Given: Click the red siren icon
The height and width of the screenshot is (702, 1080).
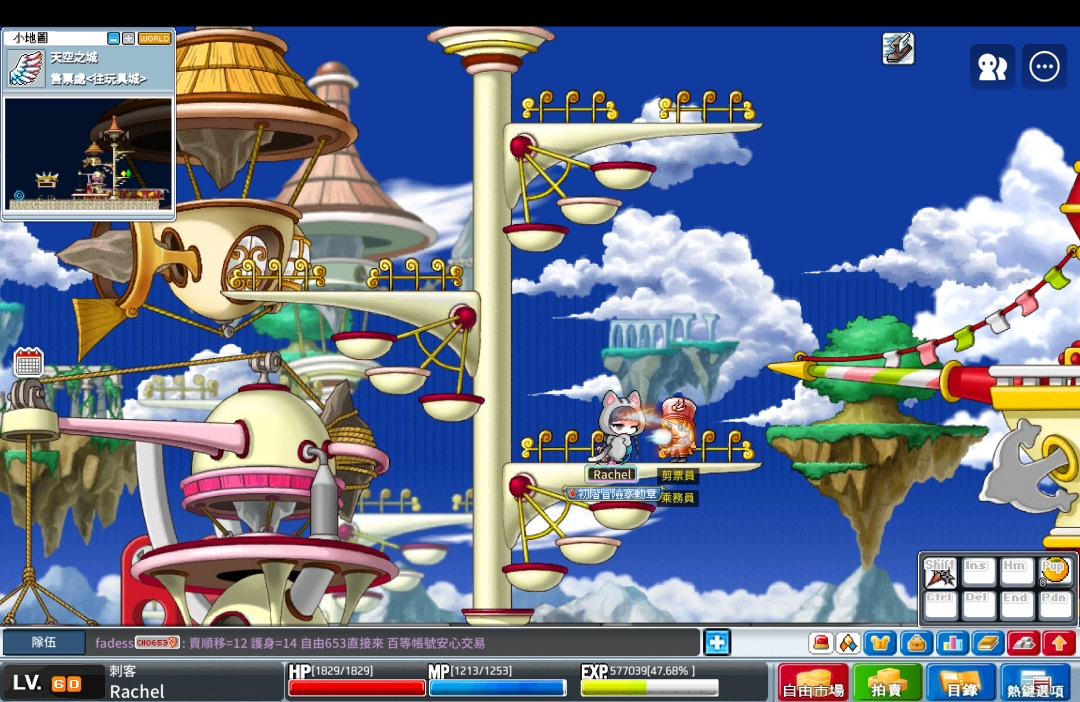Looking at the screenshot, I should [x=820, y=642].
